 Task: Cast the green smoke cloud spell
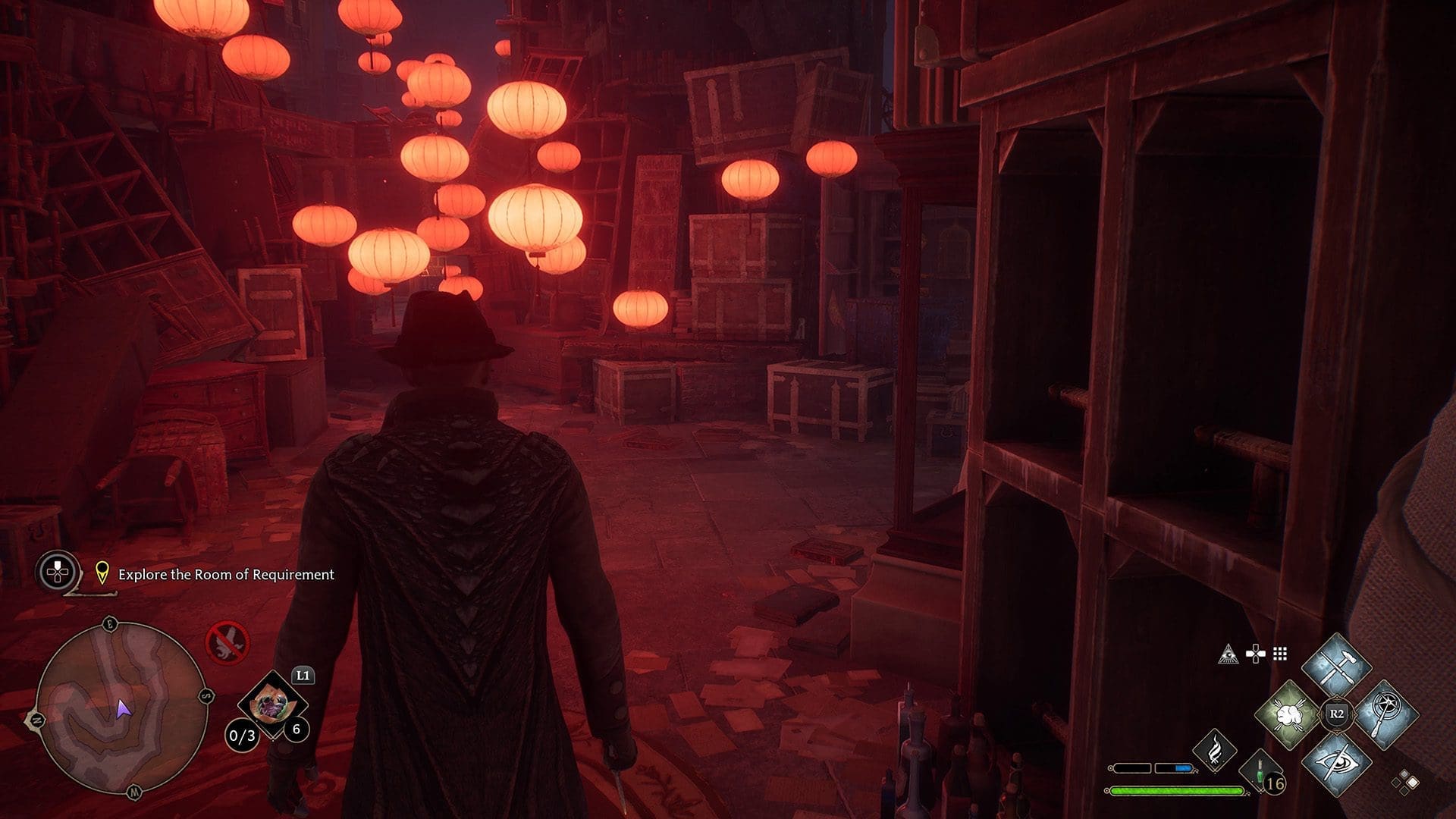(x=1288, y=714)
